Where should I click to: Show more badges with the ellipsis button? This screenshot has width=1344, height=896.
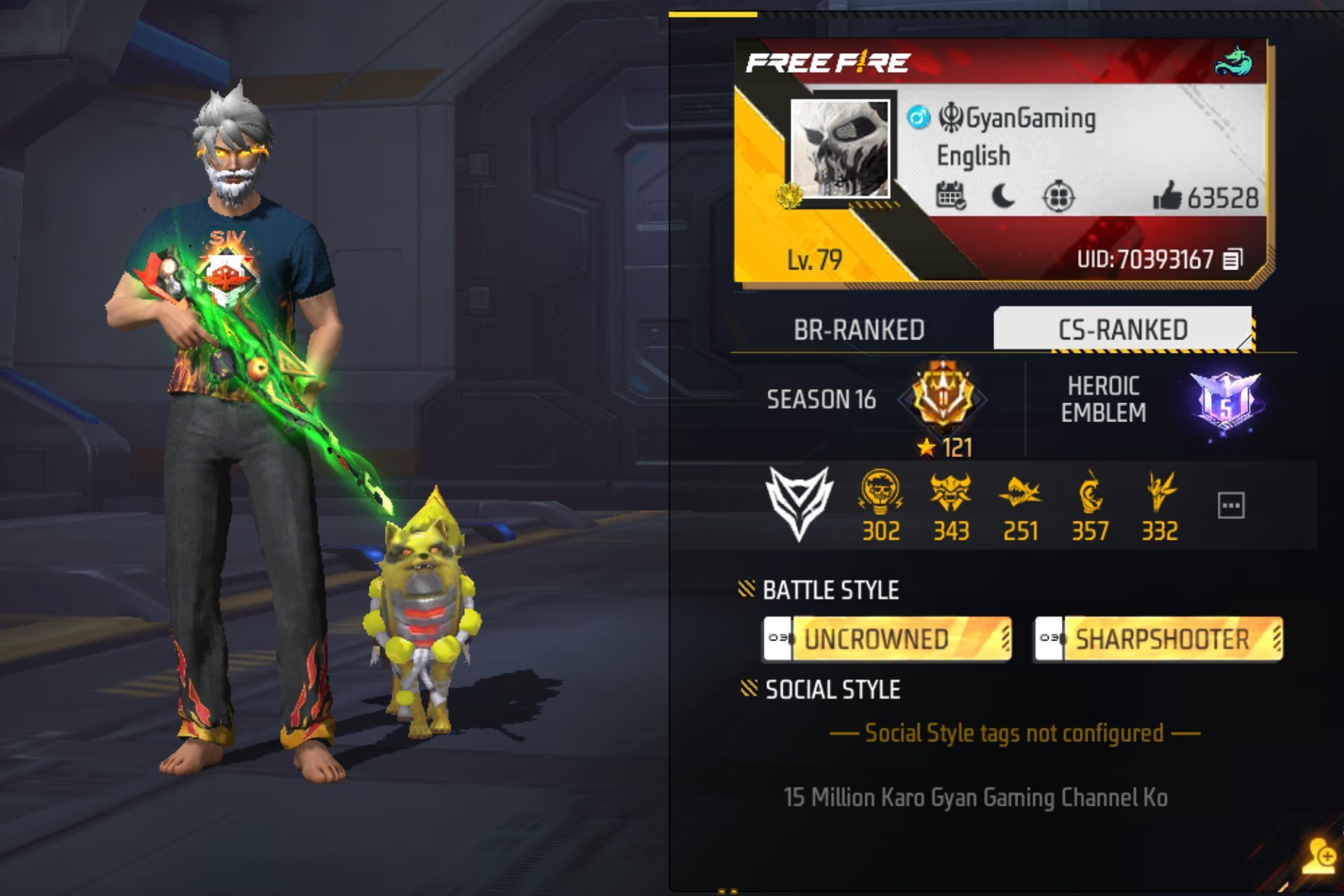1231,505
